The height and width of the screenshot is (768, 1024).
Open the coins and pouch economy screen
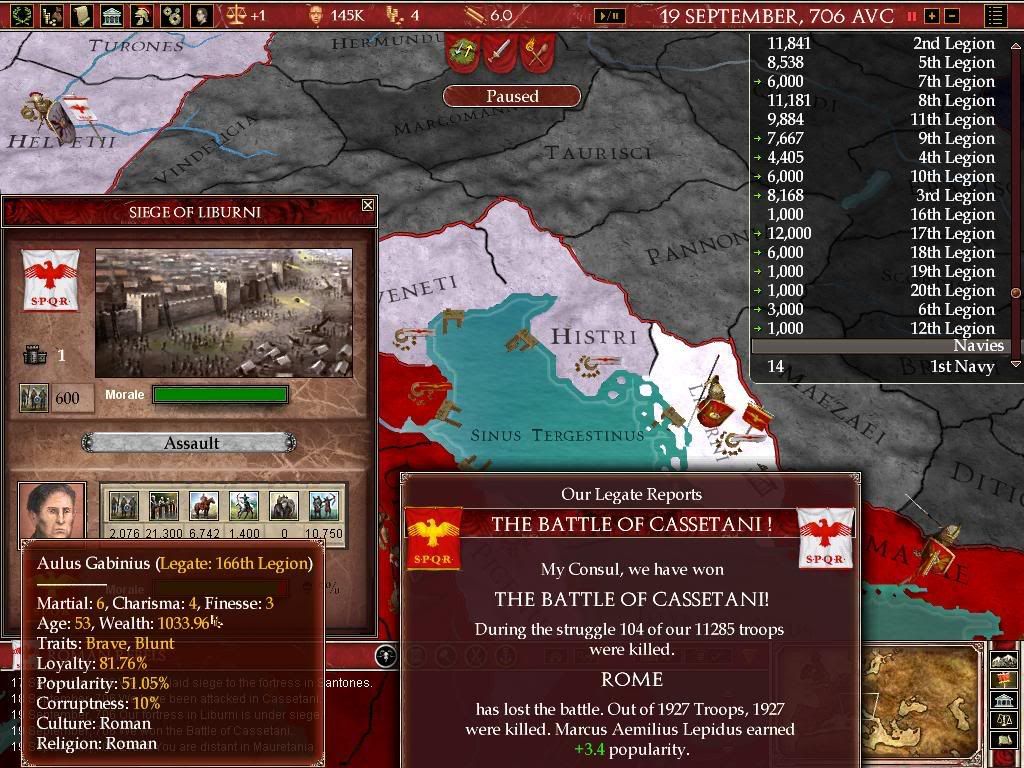point(51,15)
